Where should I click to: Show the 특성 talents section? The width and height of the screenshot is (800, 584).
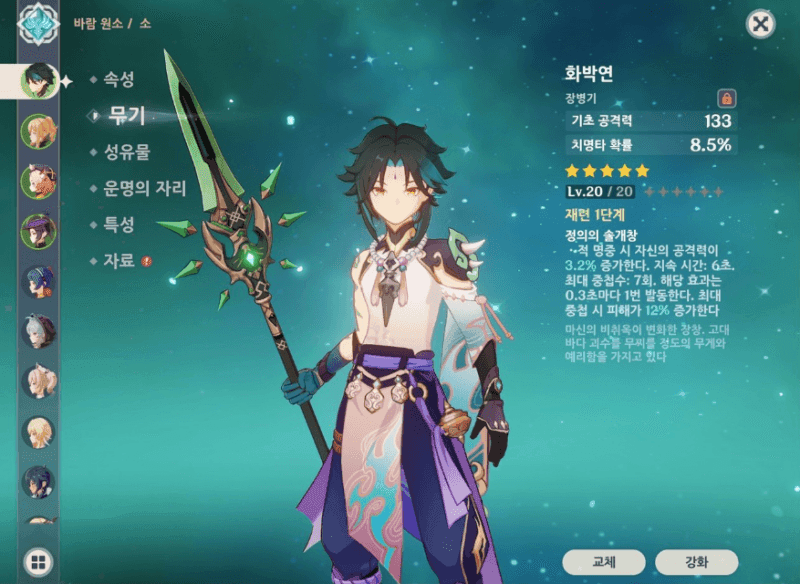(x=118, y=224)
